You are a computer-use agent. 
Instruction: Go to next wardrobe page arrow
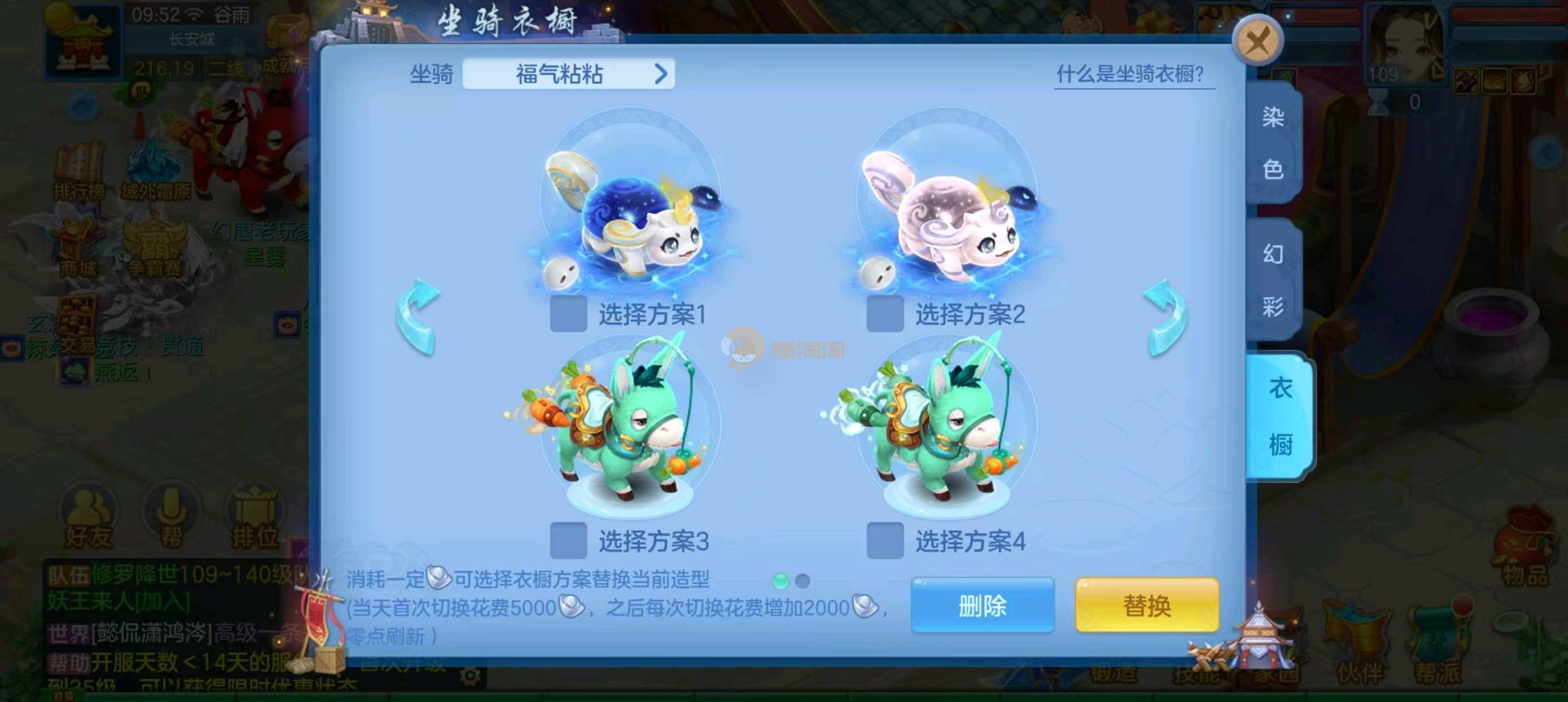click(x=1165, y=317)
